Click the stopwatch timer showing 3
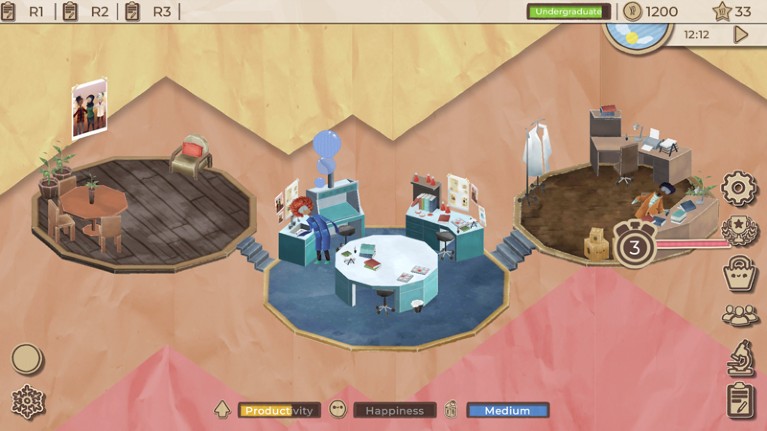The height and width of the screenshot is (431, 767). tap(635, 243)
